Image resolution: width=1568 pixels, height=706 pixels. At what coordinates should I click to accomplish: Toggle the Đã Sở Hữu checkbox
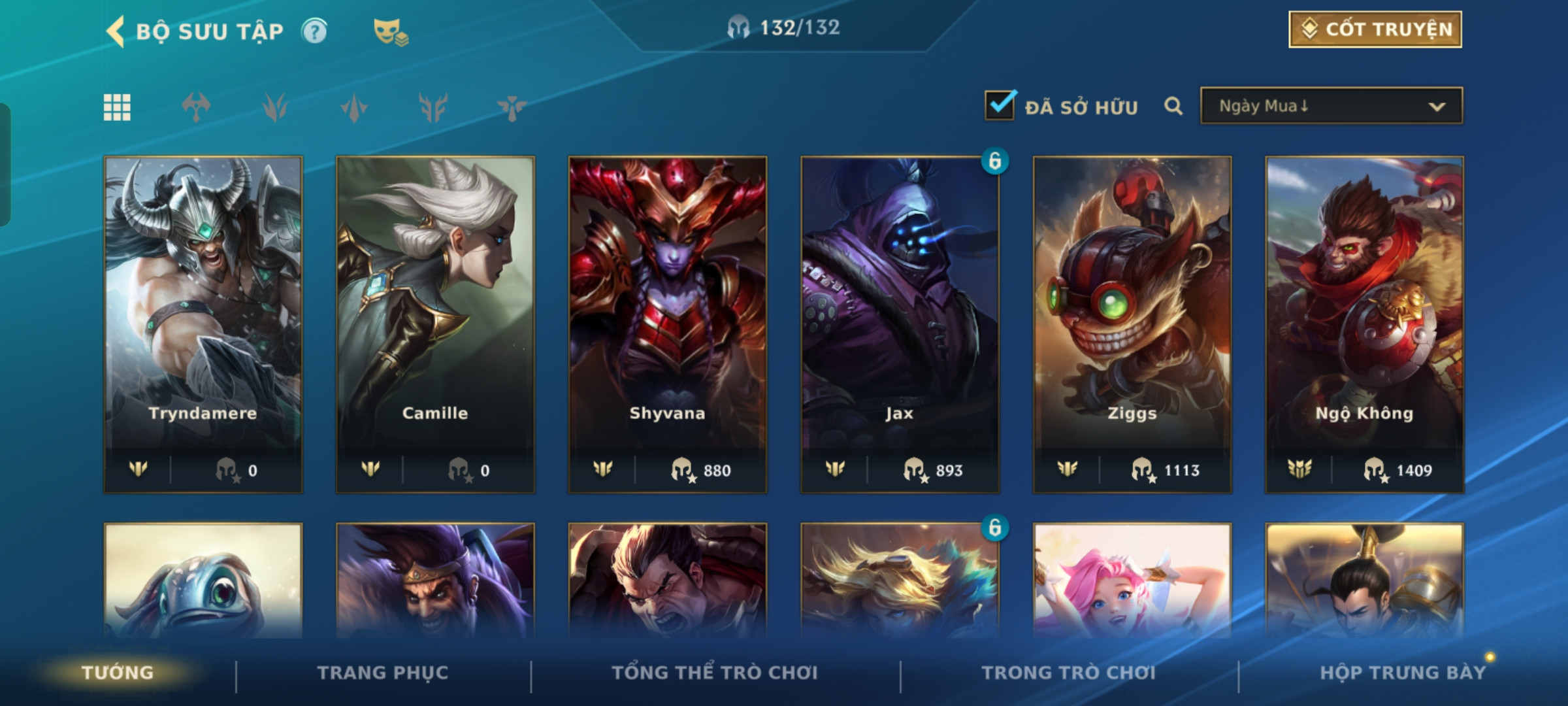1000,106
